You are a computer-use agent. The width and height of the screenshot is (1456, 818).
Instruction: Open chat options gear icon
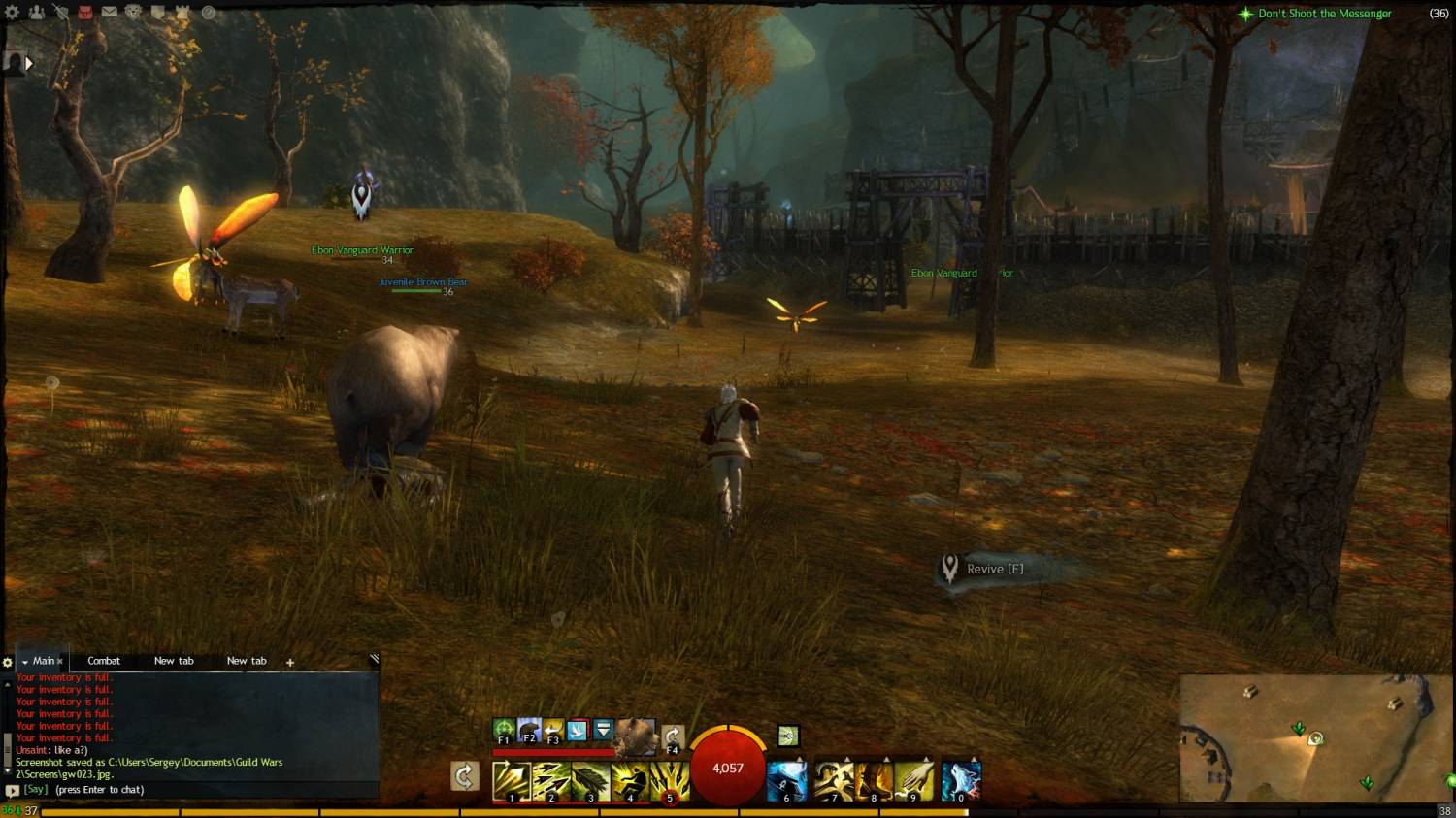[x=8, y=662]
